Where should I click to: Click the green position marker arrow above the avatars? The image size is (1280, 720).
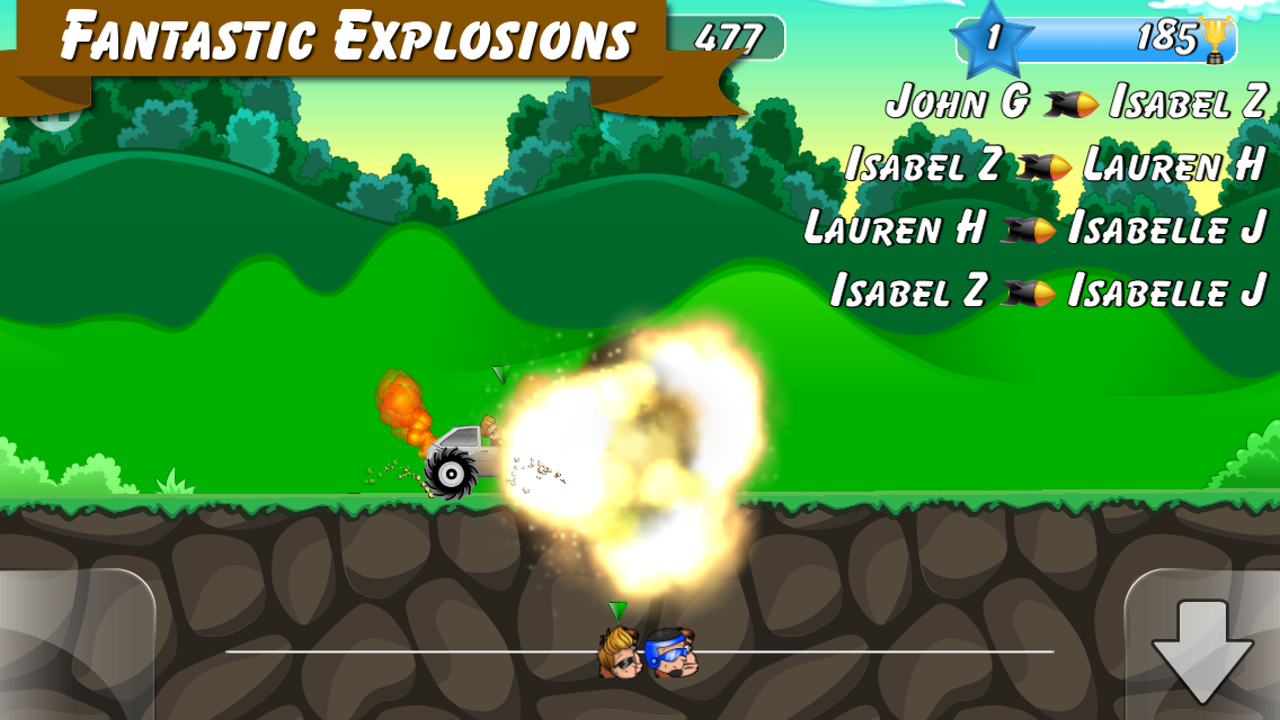618,608
